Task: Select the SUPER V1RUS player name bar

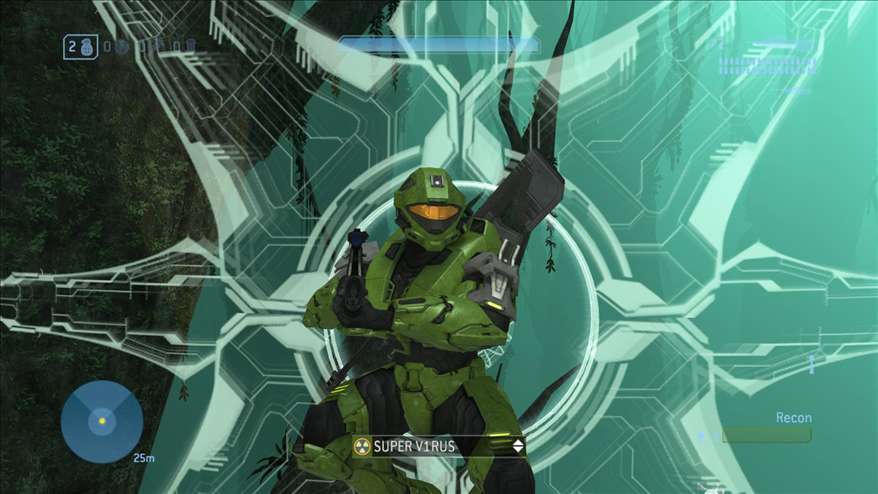Action: click(440, 446)
